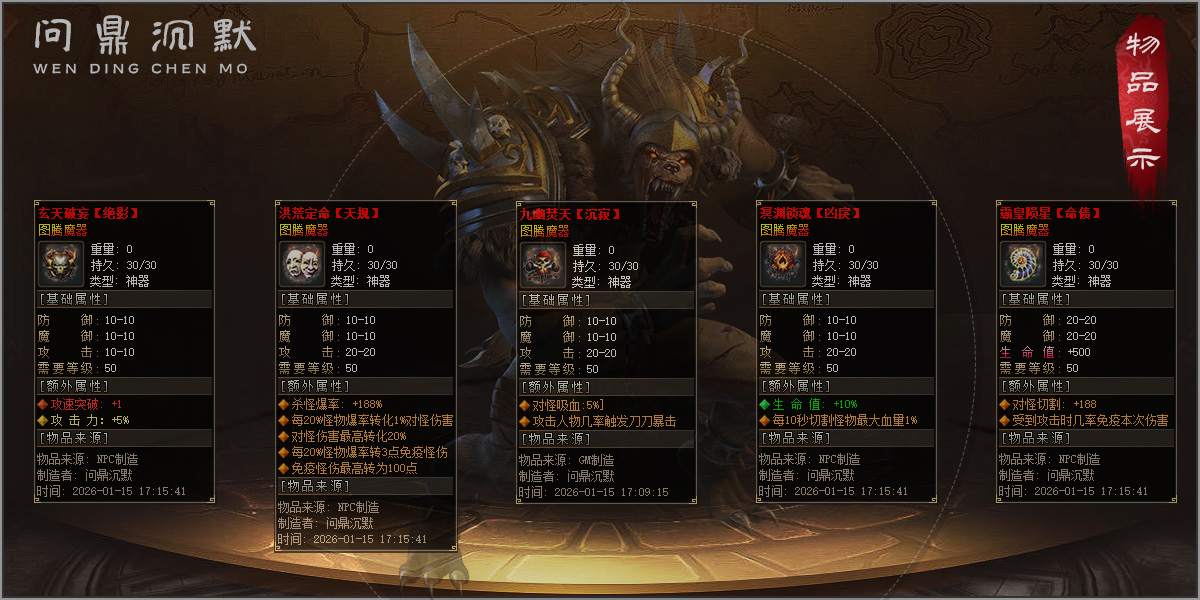1200x600 pixels.
Task: Choose the red-bandana pirate skull item icon
Action: [543, 264]
